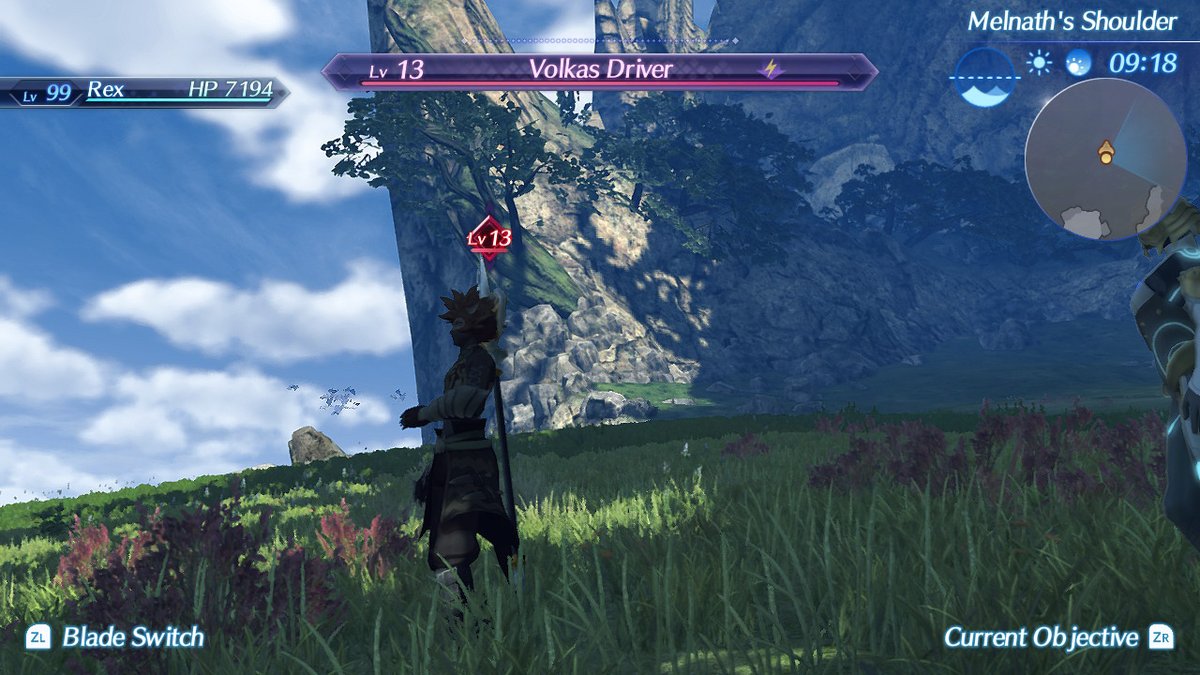Click the red Lv 13 enemy marker
Image resolution: width=1200 pixels, height=675 pixels.
(489, 238)
